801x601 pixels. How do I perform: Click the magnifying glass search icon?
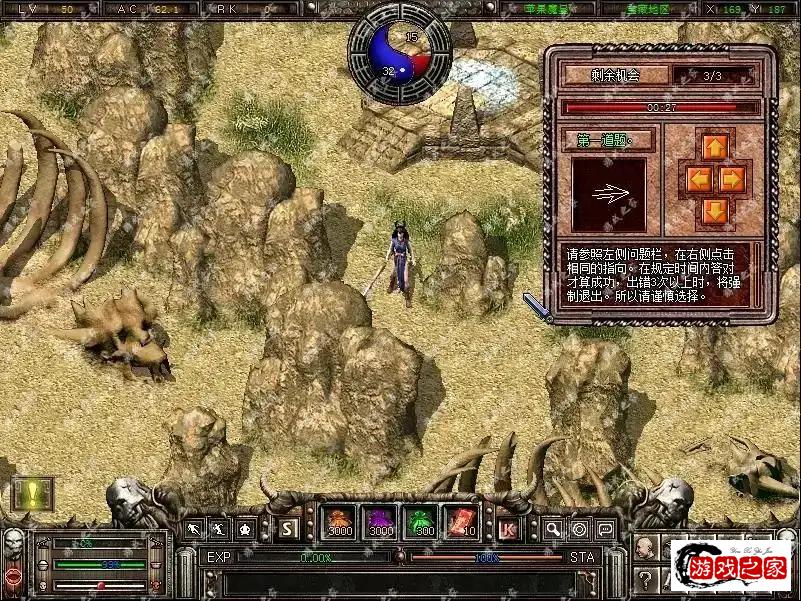(x=553, y=528)
